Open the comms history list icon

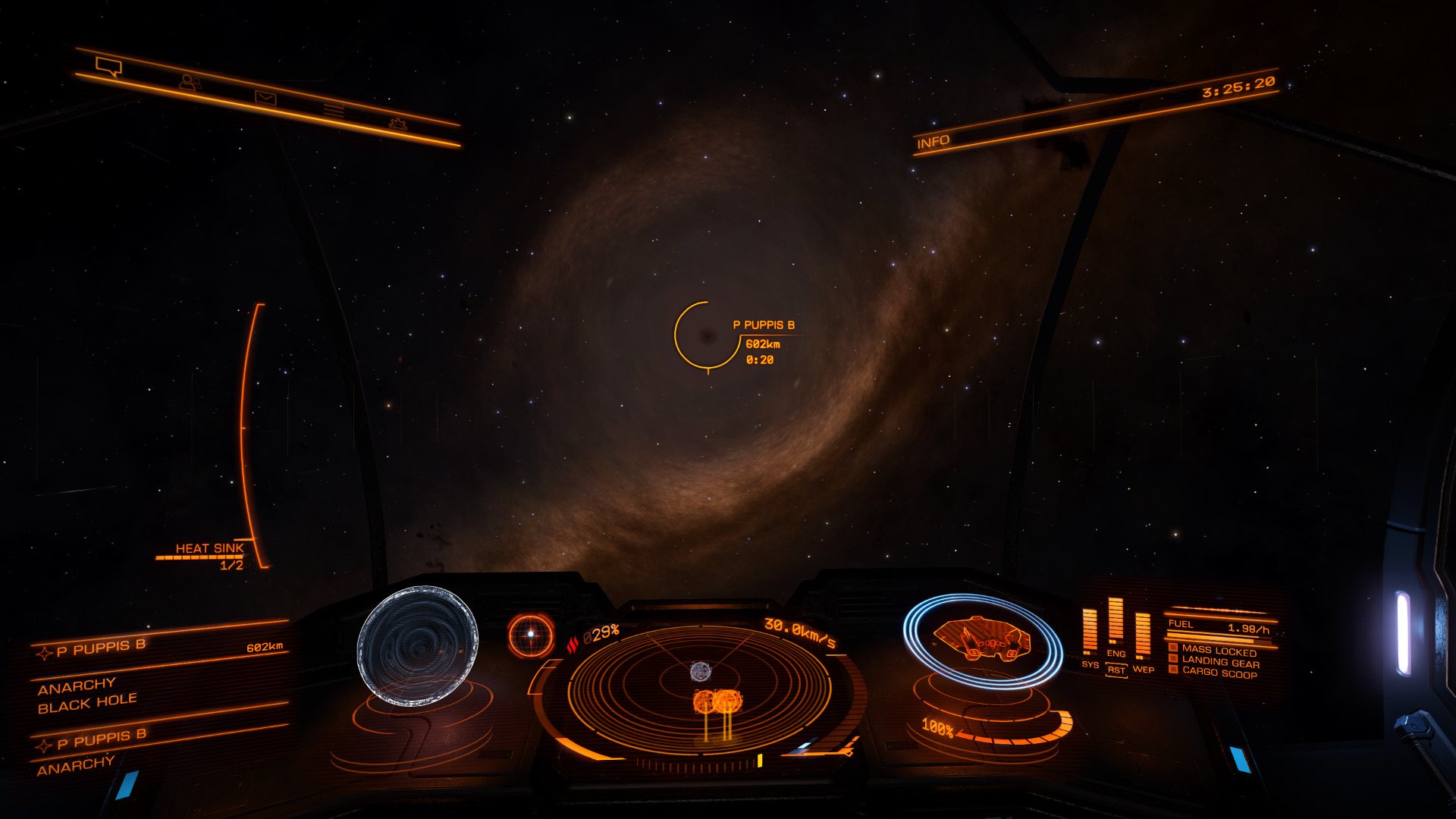(x=334, y=111)
